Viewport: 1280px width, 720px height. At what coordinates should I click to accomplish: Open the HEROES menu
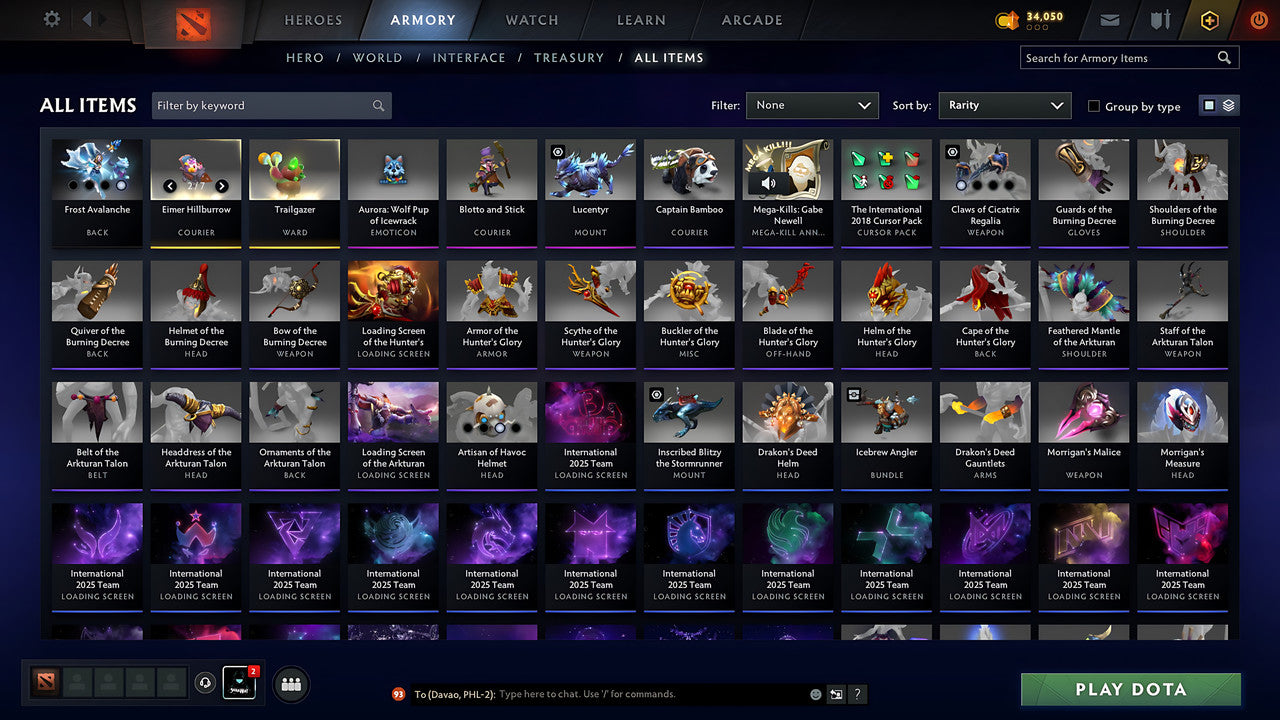[313, 19]
